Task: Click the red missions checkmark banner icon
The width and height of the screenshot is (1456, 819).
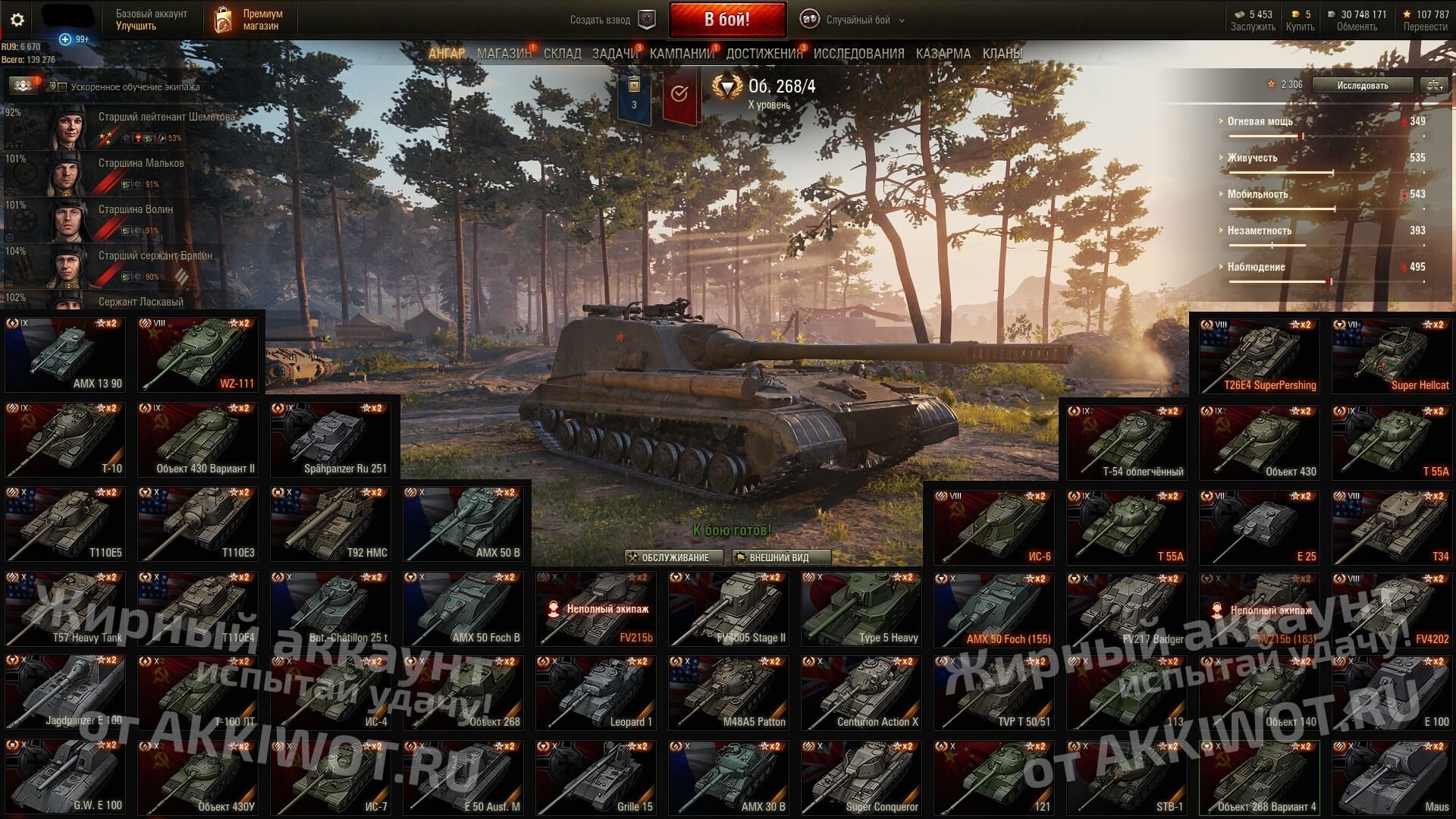Action: coord(679,93)
